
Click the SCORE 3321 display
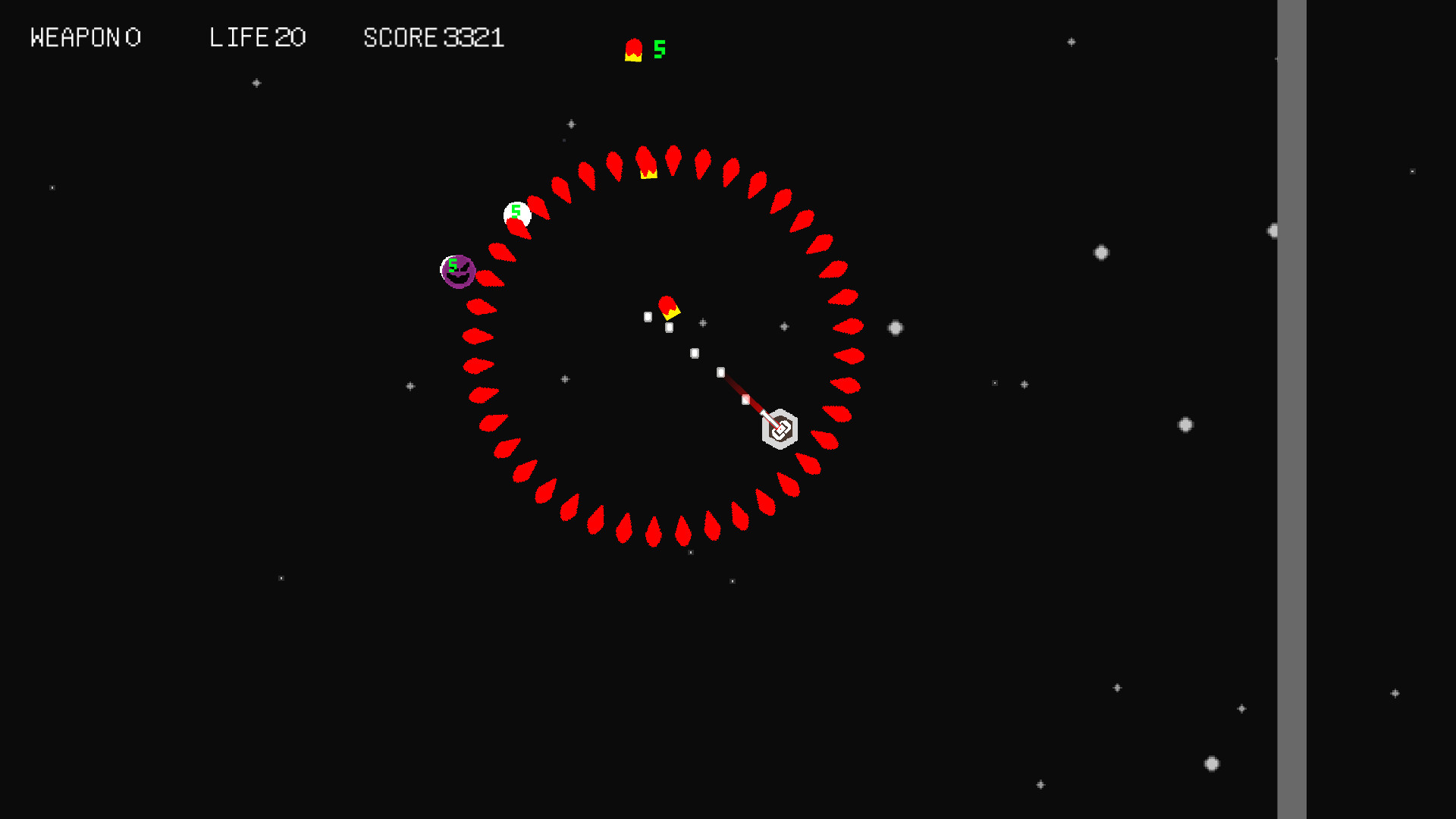pos(434,37)
